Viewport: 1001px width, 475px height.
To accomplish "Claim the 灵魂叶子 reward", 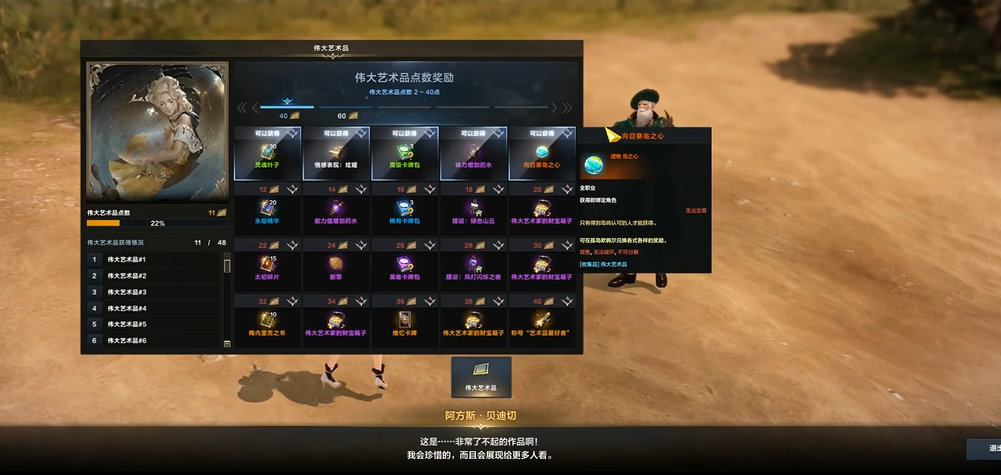I will (267, 153).
